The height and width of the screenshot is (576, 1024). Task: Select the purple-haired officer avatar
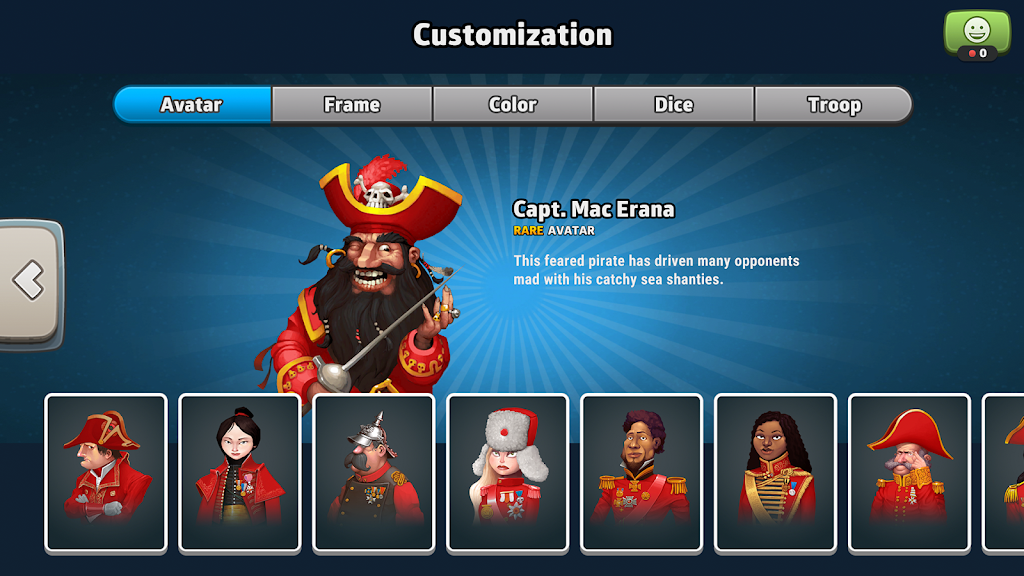[x=642, y=472]
